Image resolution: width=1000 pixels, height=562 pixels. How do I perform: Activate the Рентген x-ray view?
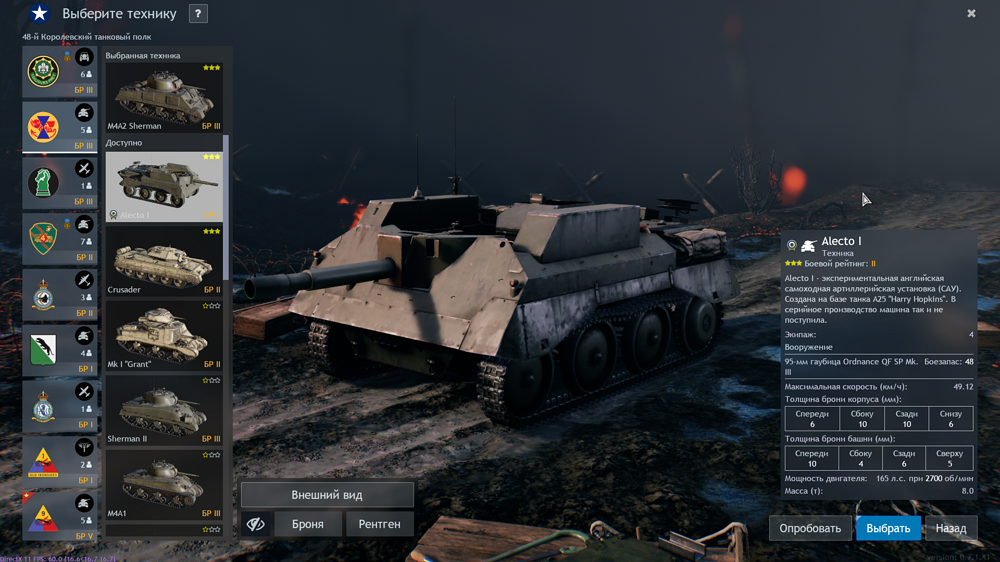pos(379,524)
